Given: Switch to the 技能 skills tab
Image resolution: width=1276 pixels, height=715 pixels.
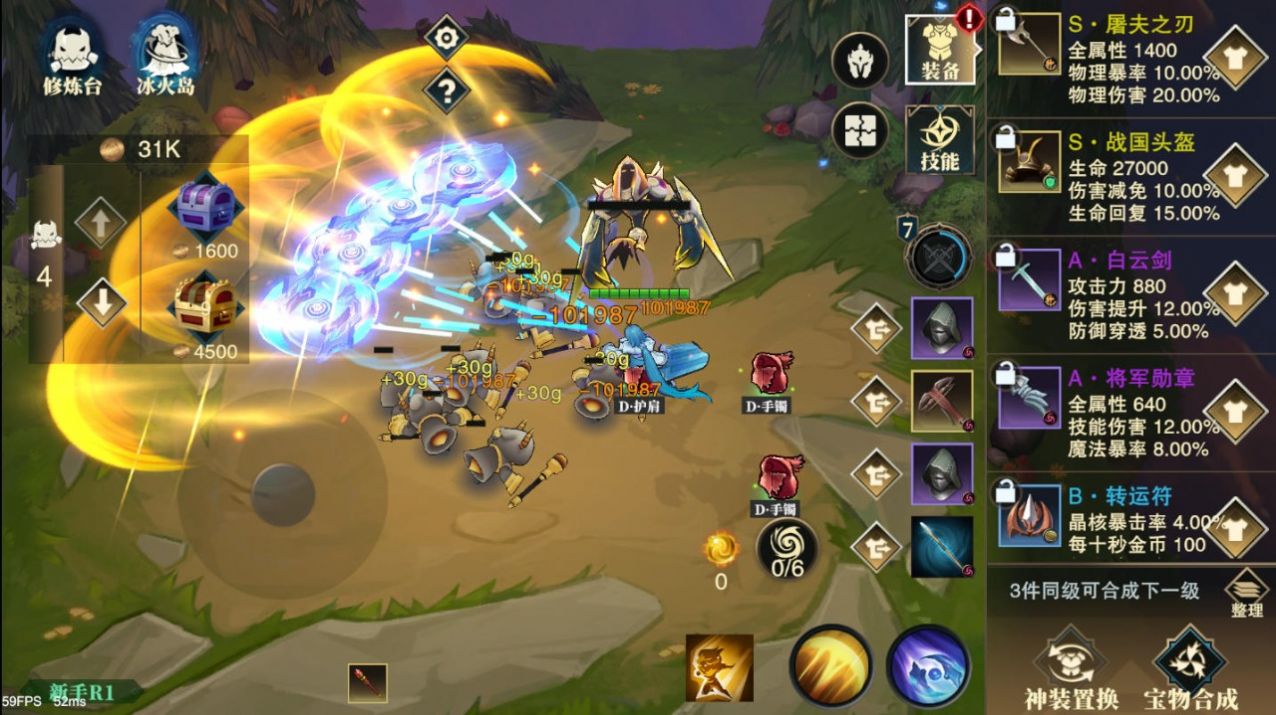Looking at the screenshot, I should click(x=939, y=139).
